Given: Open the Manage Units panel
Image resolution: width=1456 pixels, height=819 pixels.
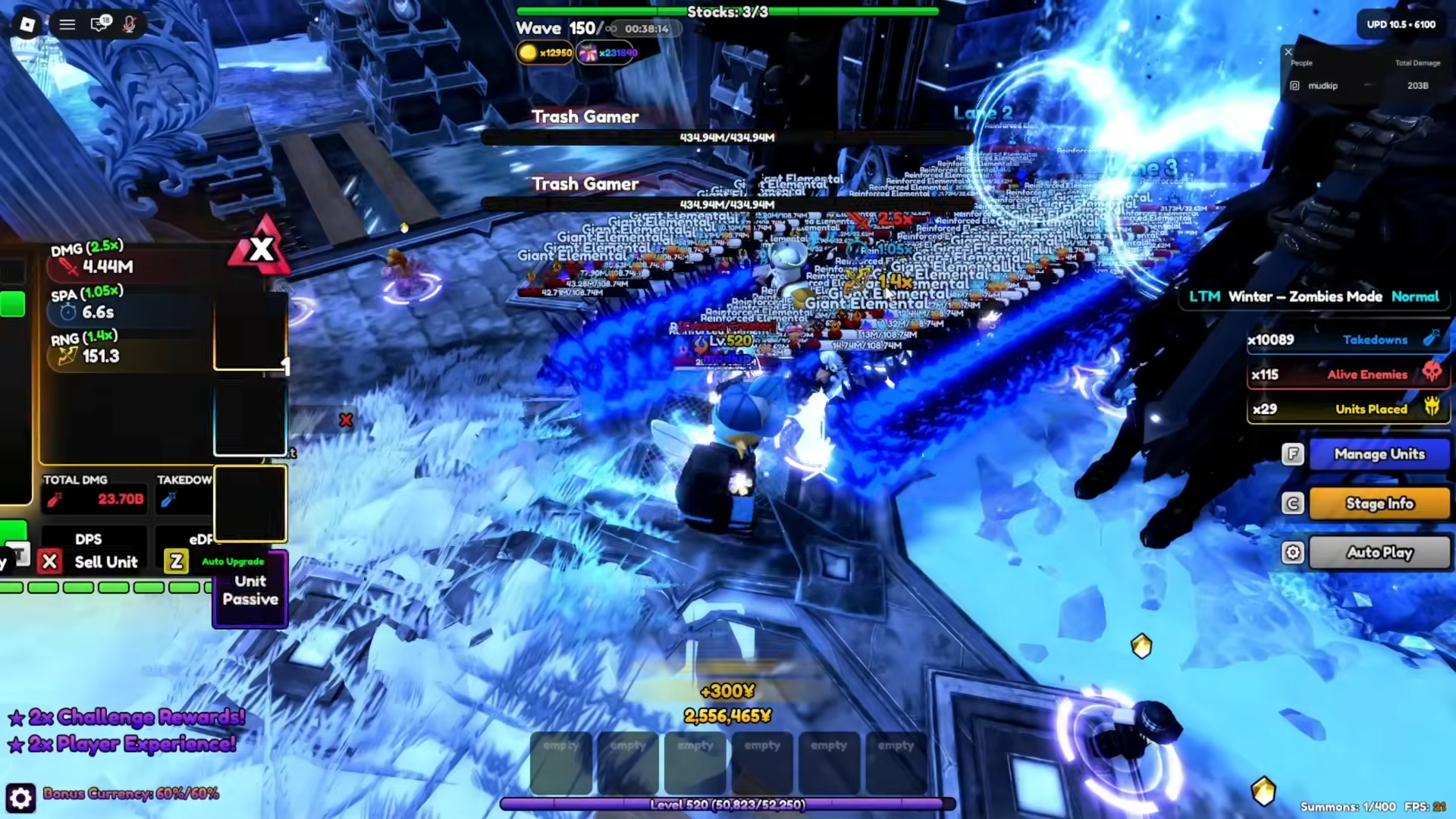Looking at the screenshot, I should click(x=1379, y=454).
